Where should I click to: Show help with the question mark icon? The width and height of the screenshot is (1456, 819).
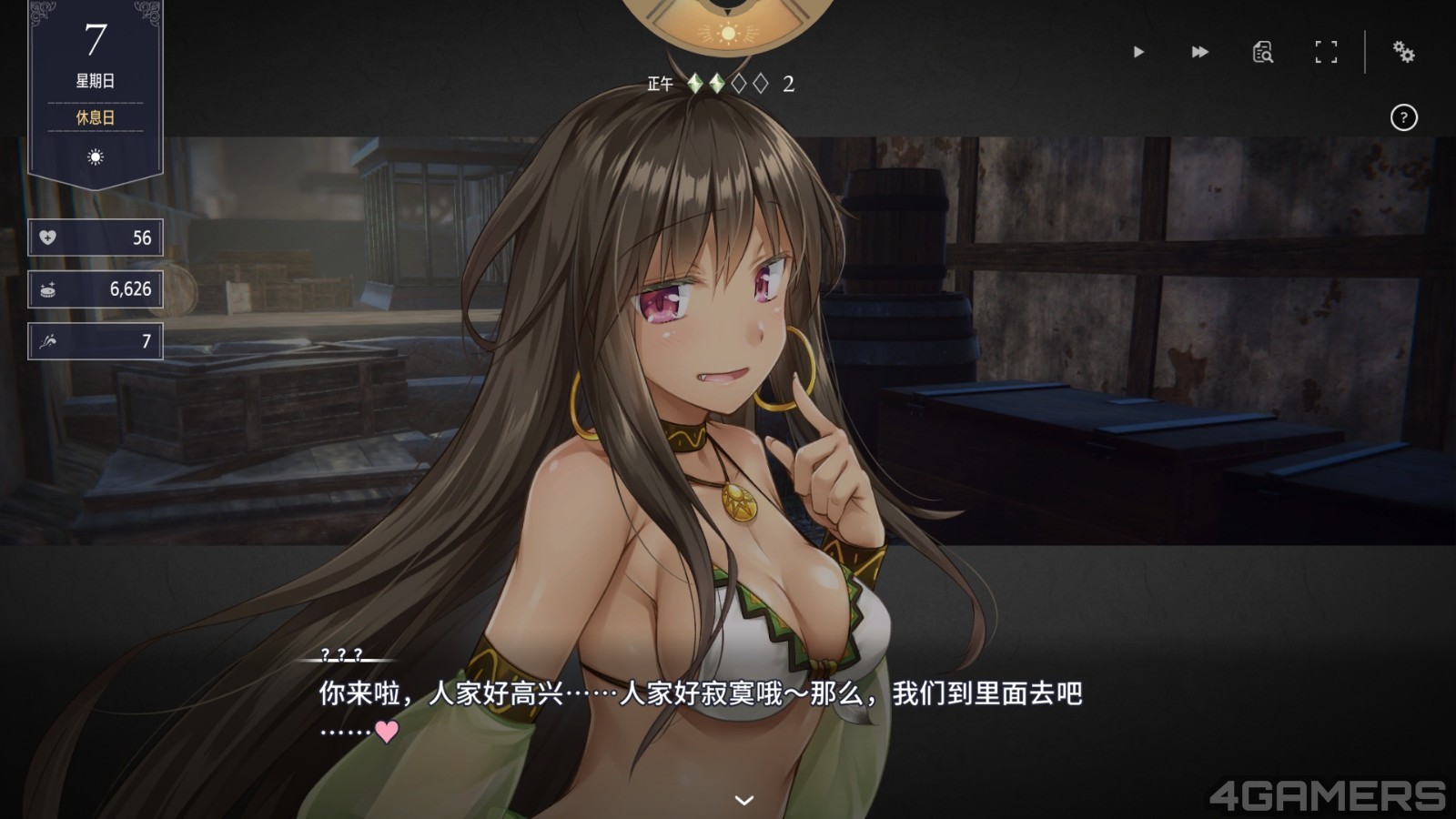(x=1403, y=117)
